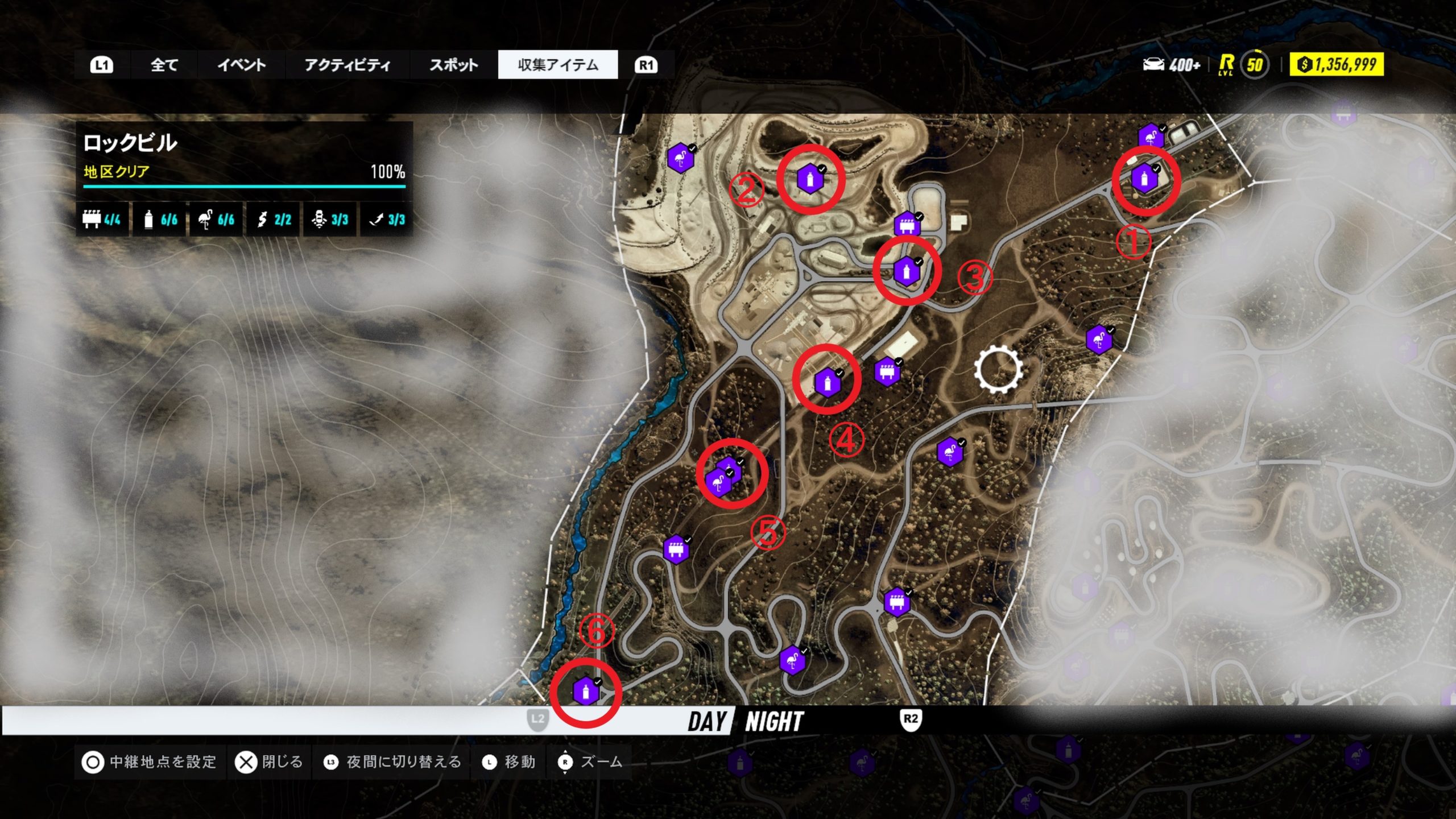
Task: Pick the billboard marker just above circle ③
Action: coord(907,225)
